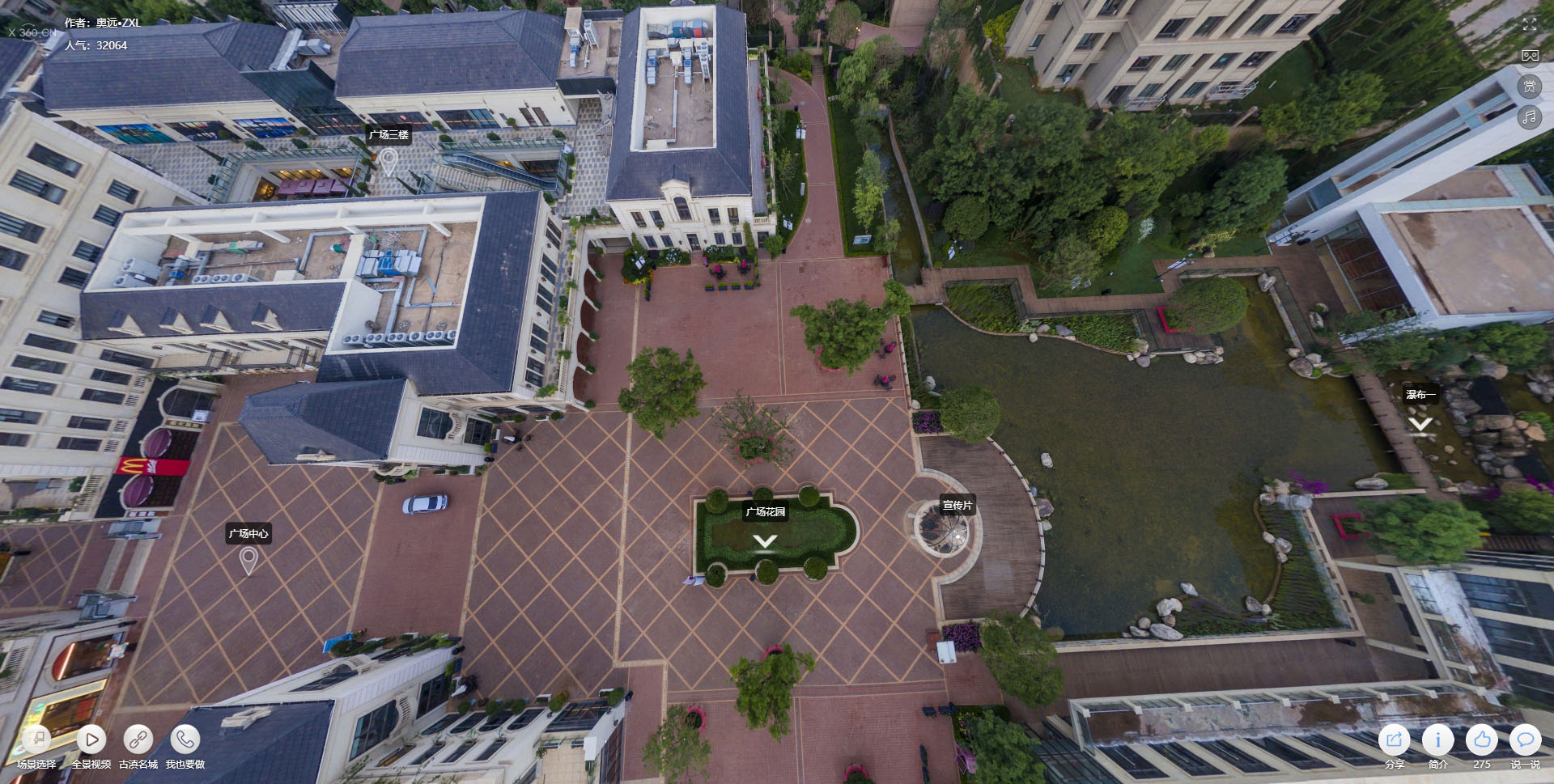The image size is (1554, 784).
Task: Switch to VR goggles mode
Action: coord(1530,55)
